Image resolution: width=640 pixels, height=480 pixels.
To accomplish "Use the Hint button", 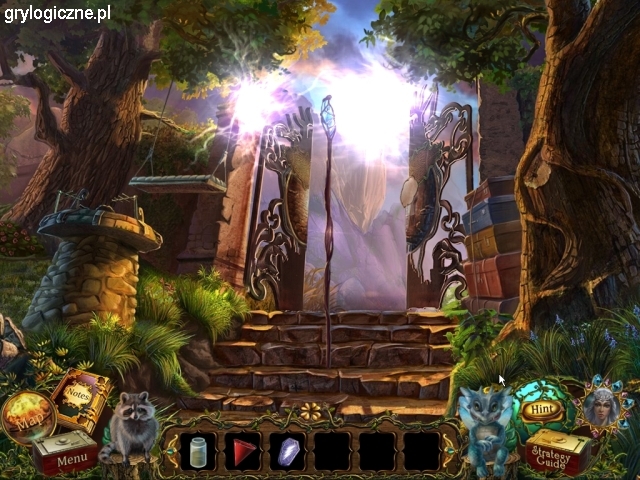I will [541, 408].
